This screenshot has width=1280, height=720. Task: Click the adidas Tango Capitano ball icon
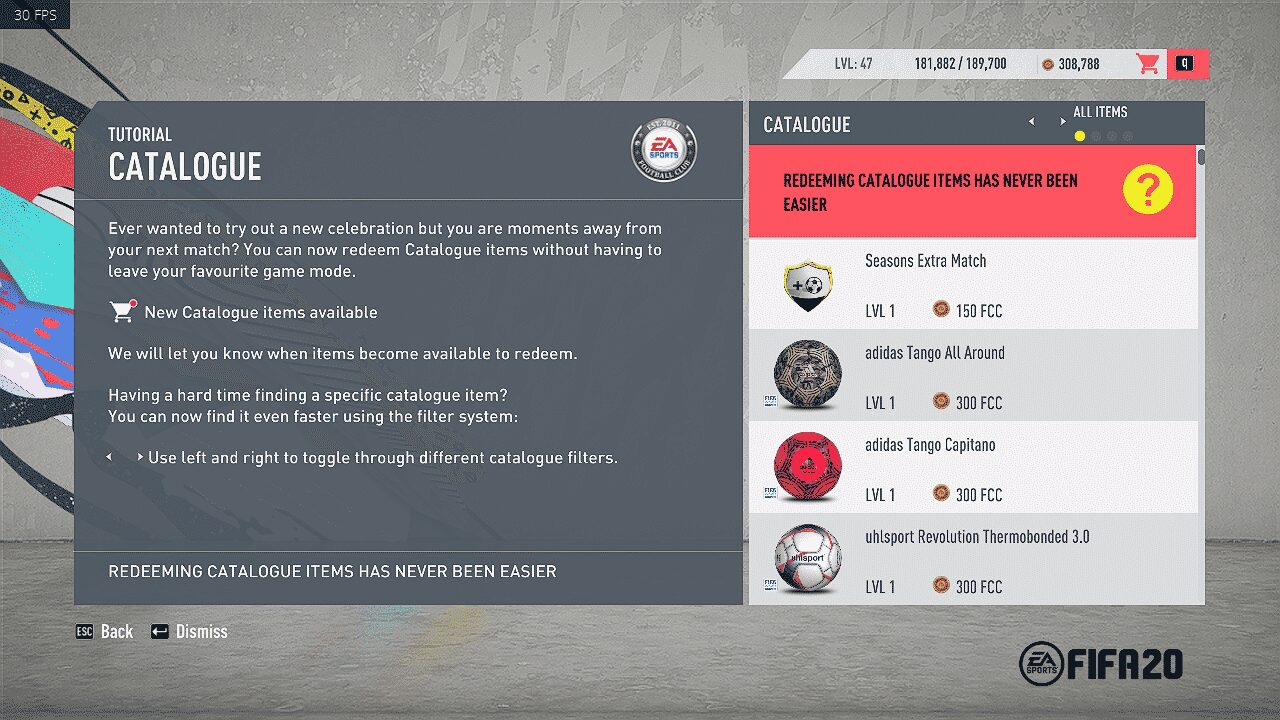click(x=806, y=467)
